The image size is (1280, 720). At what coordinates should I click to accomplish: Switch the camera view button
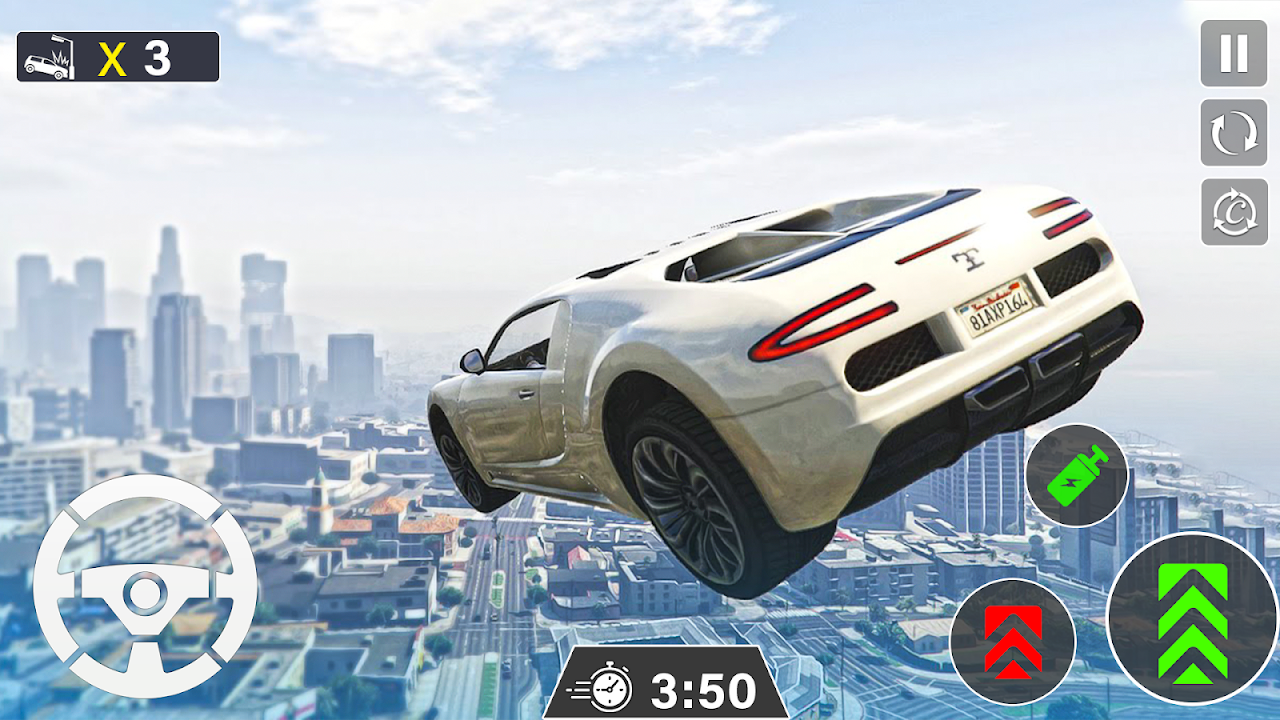click(x=1233, y=212)
